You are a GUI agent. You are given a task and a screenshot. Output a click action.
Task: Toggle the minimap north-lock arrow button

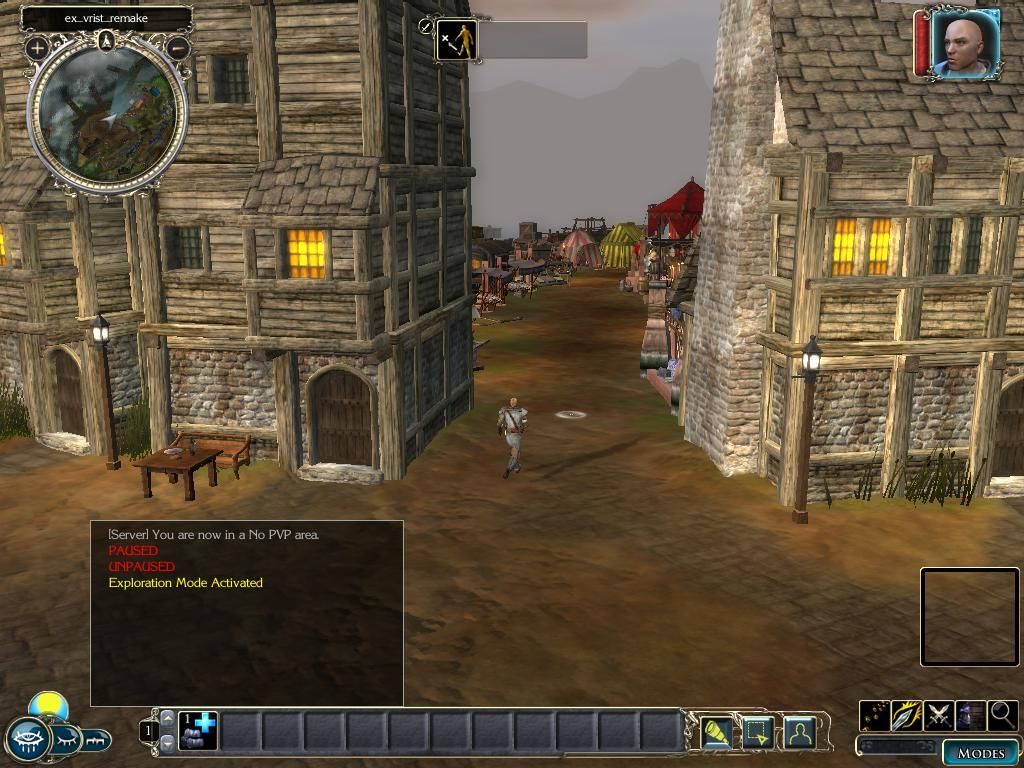tap(107, 40)
